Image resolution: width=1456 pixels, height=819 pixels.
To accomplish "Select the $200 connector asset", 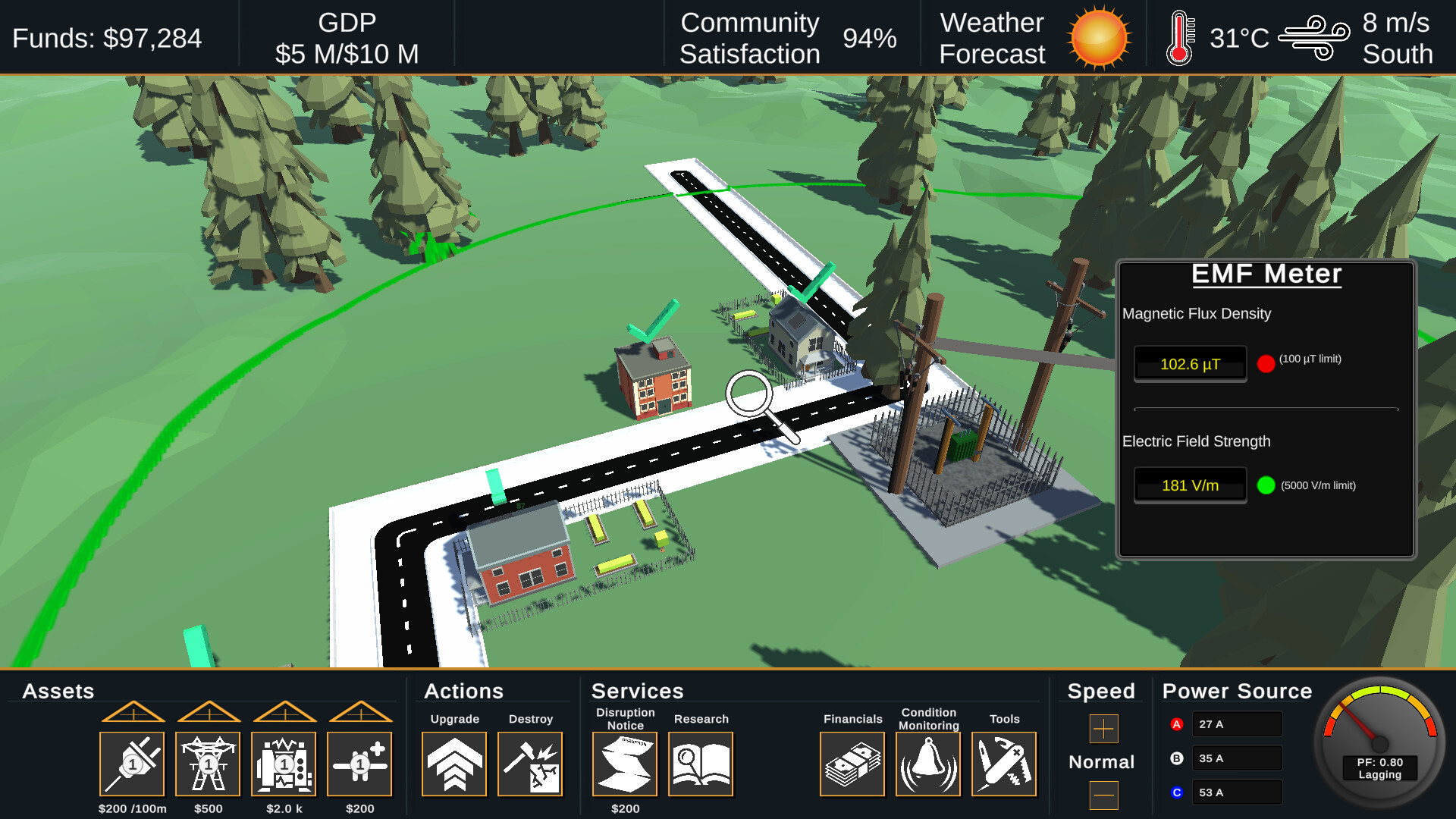I will tap(359, 764).
